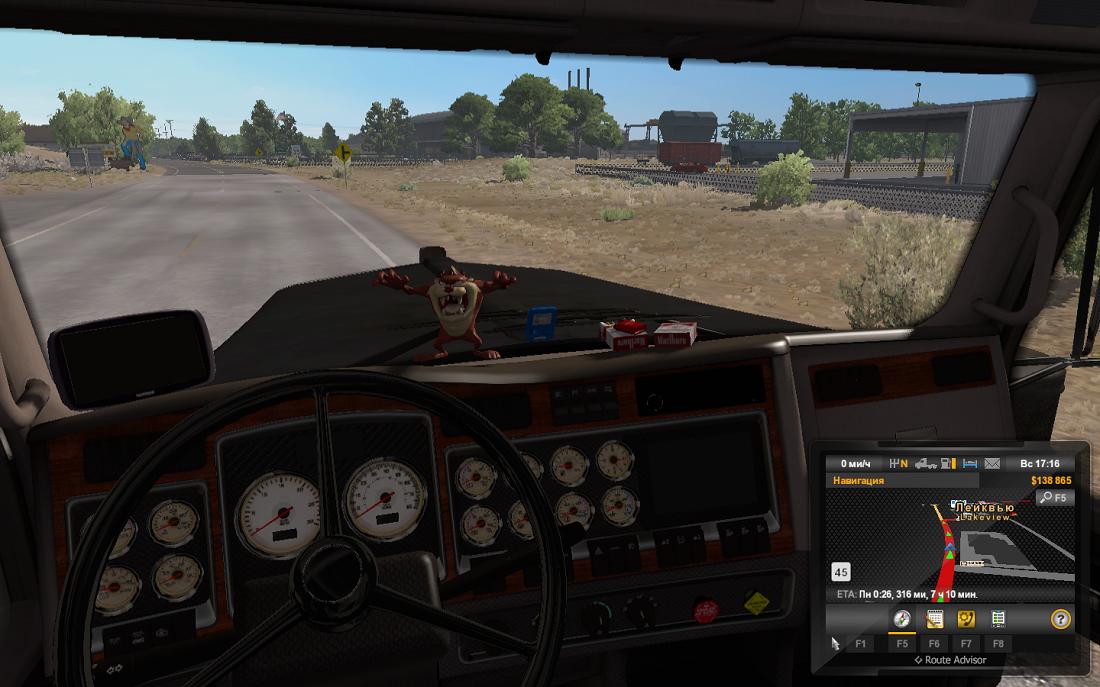Click the yellow question mark help button
1100x687 pixels.
1061,619
